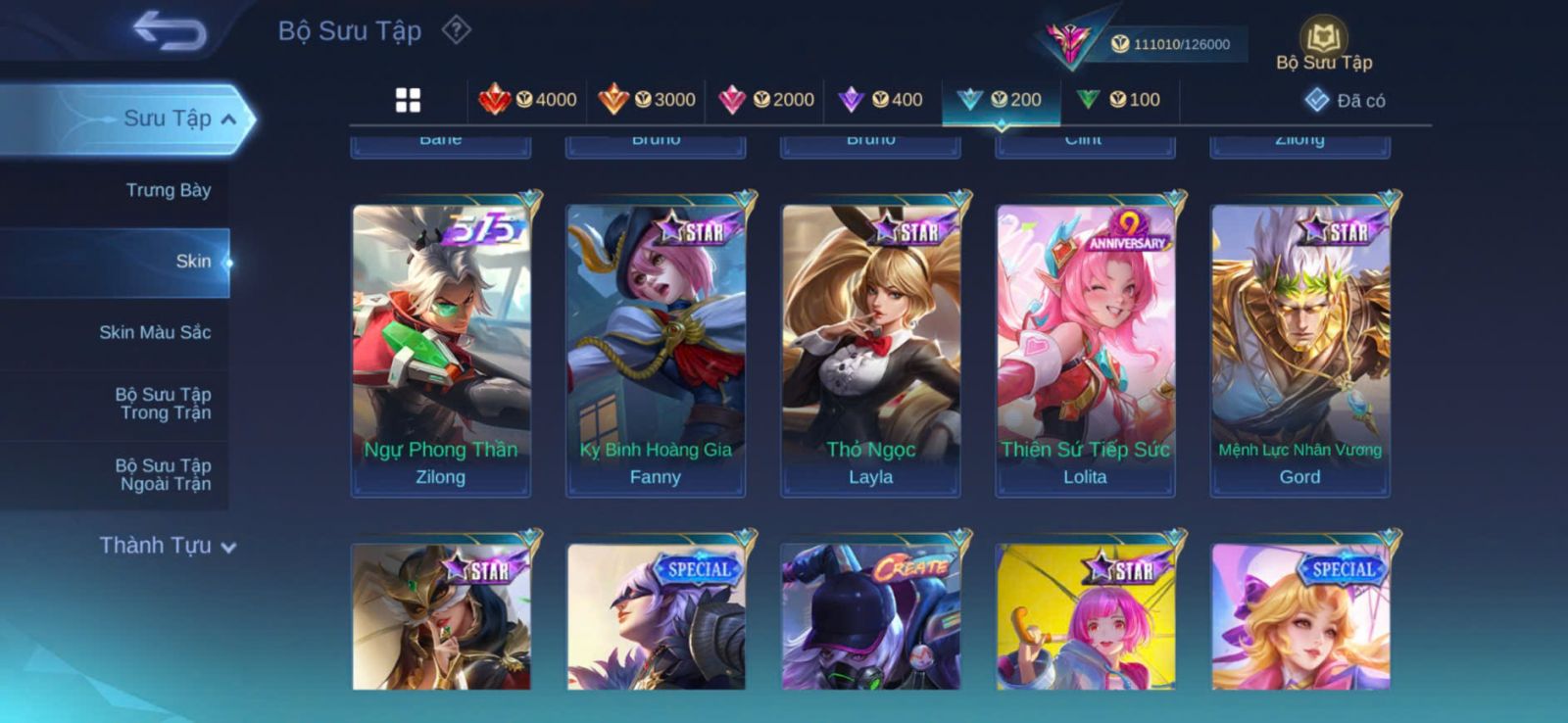Filter skins by the 4000 point tier
The width and height of the screenshot is (1568, 723).
click(x=528, y=100)
